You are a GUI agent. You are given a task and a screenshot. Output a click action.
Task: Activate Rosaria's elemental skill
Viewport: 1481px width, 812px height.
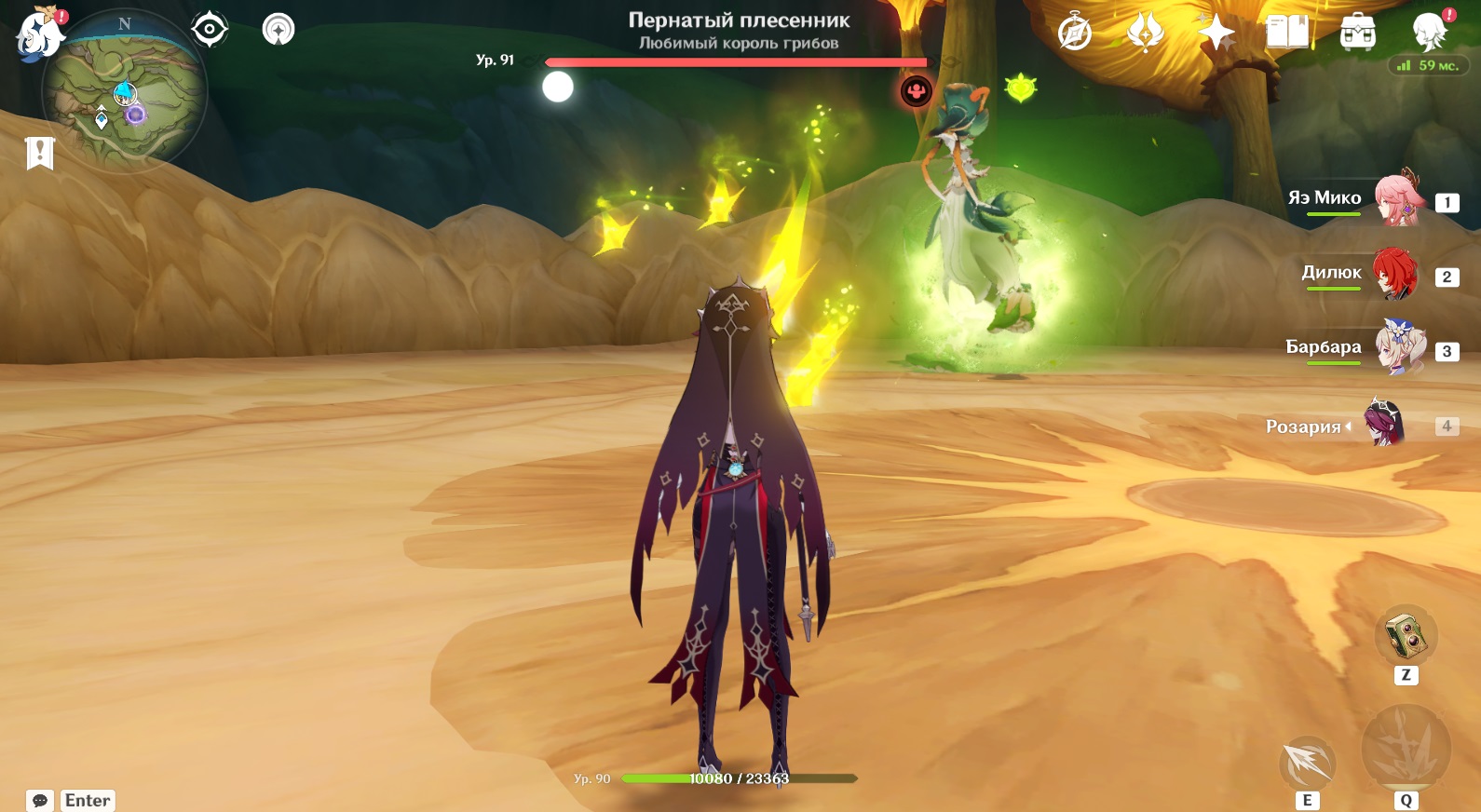[1308, 764]
